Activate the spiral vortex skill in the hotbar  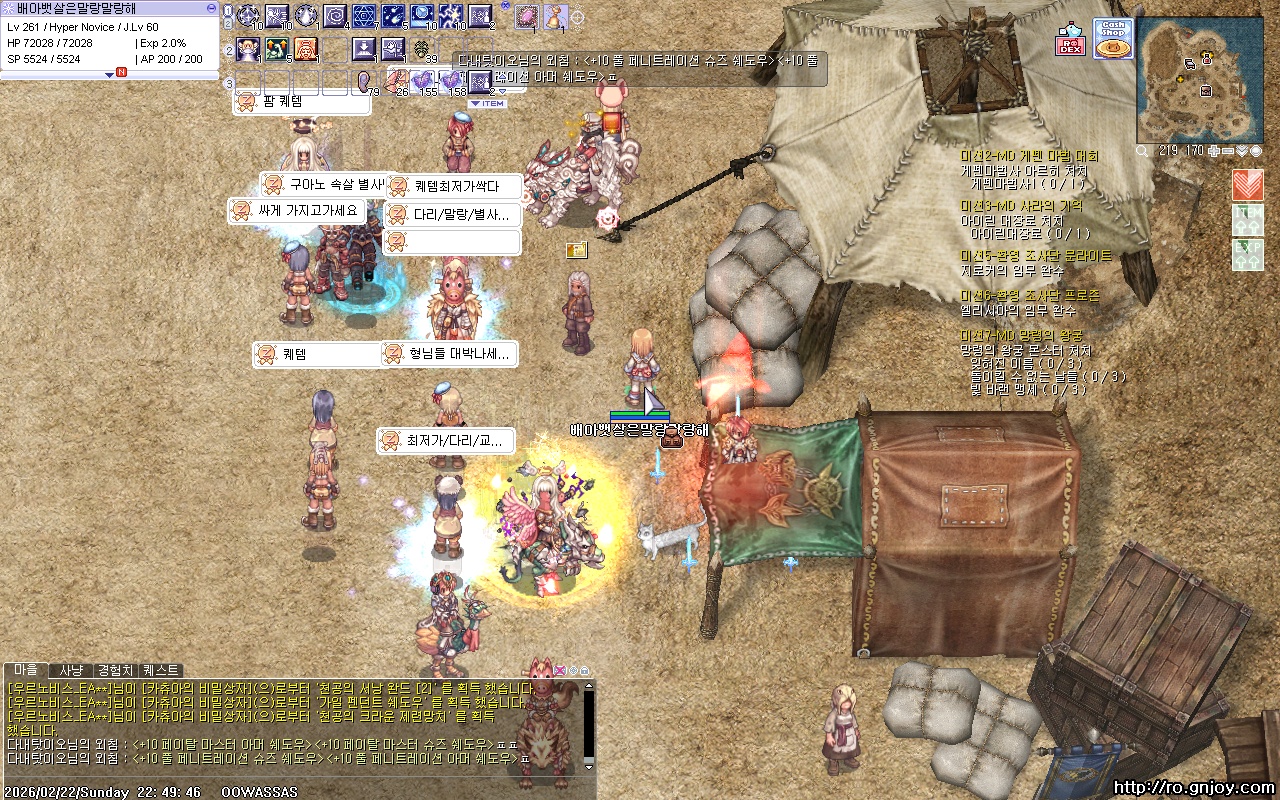335,16
